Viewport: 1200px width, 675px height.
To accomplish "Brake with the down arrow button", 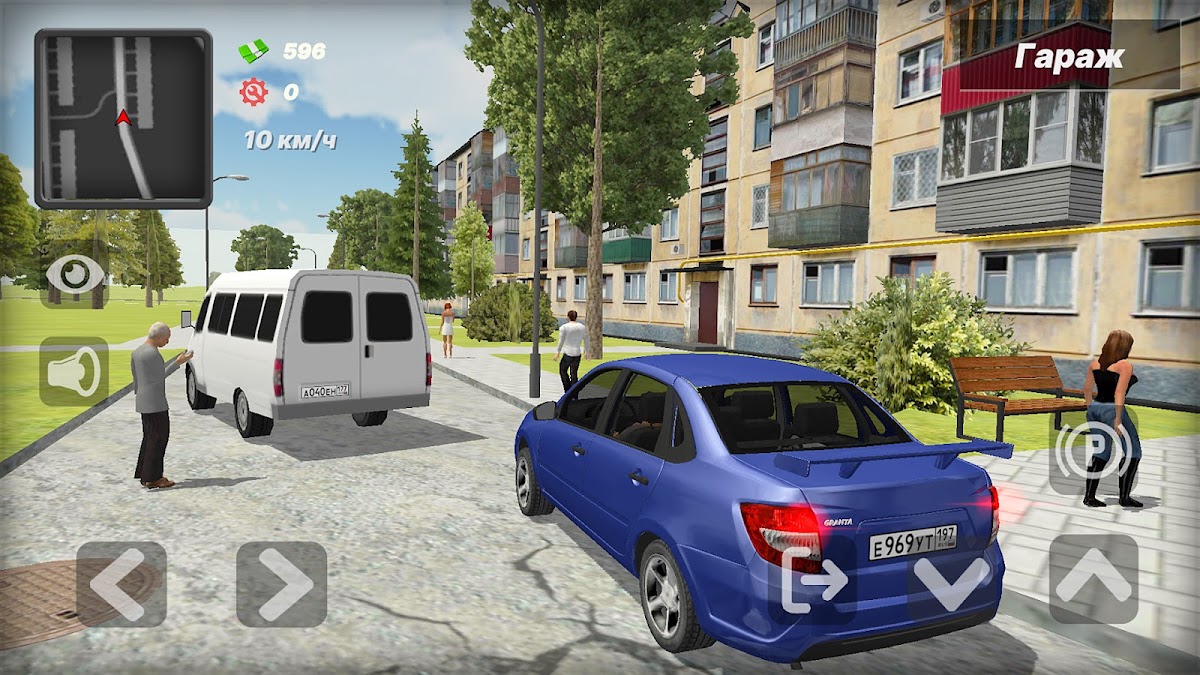I will [951, 580].
